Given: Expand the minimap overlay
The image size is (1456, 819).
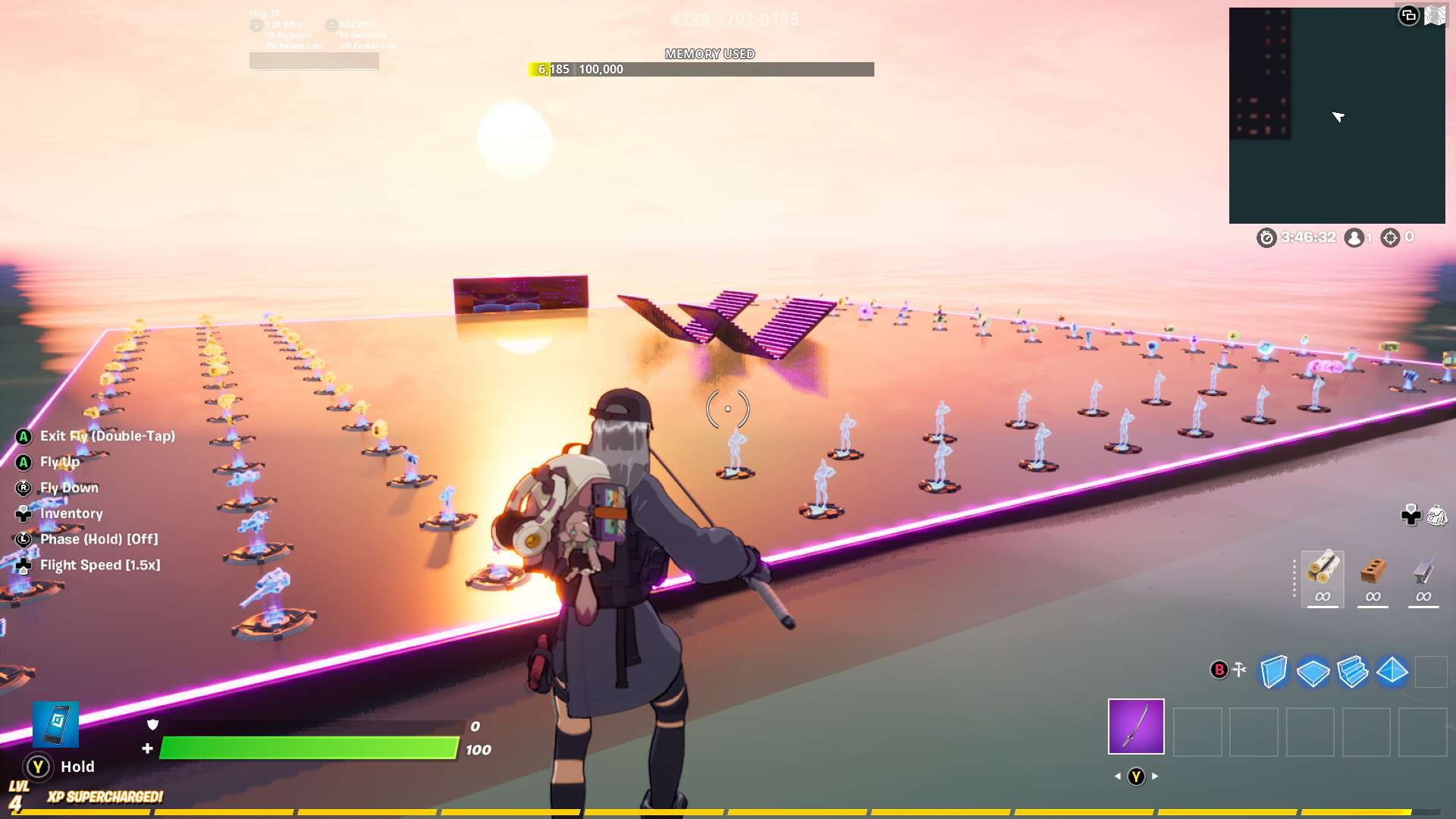Looking at the screenshot, I should (1410, 14).
